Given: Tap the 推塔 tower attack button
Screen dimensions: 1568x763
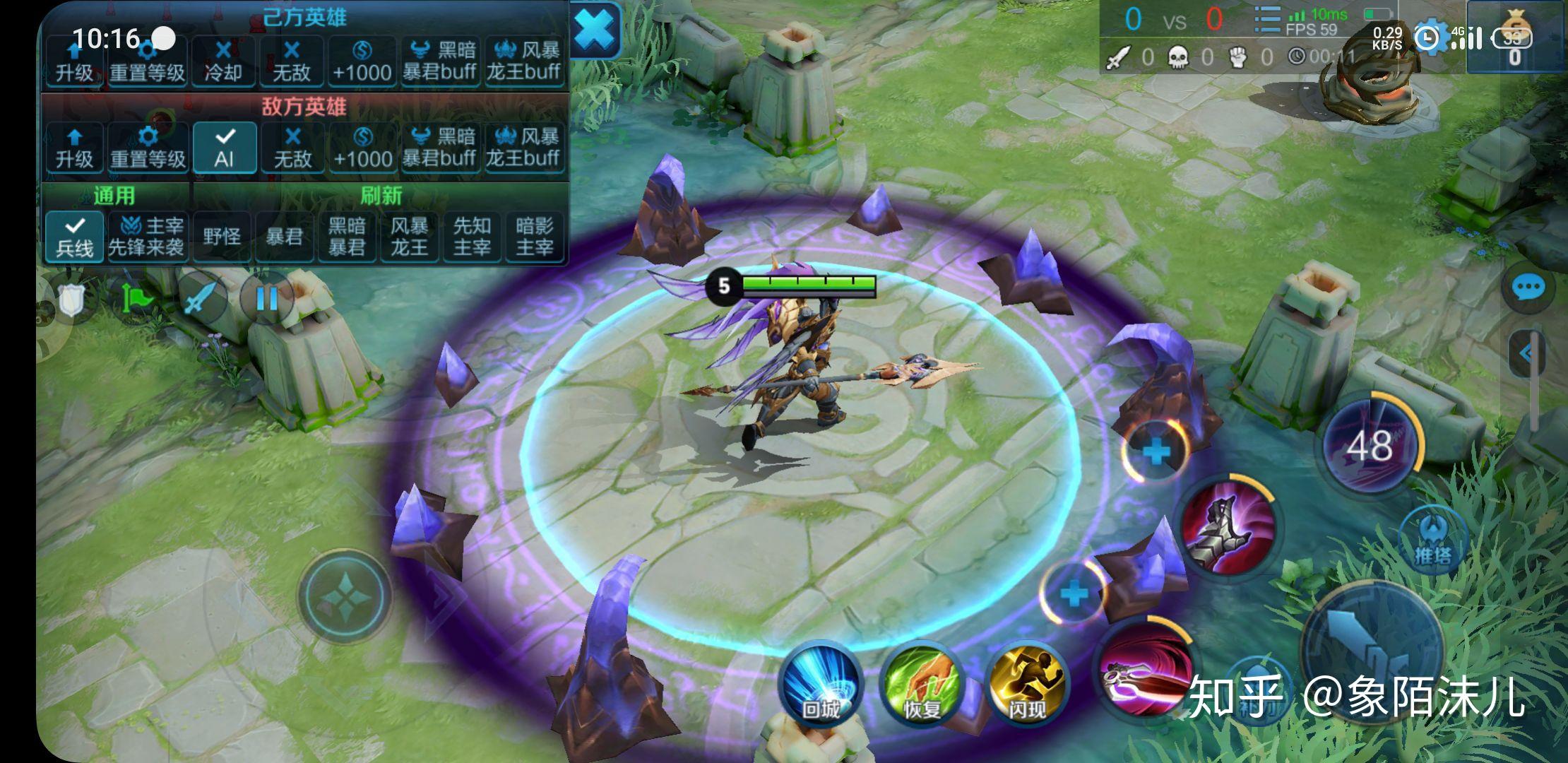Looking at the screenshot, I should [x=1432, y=540].
